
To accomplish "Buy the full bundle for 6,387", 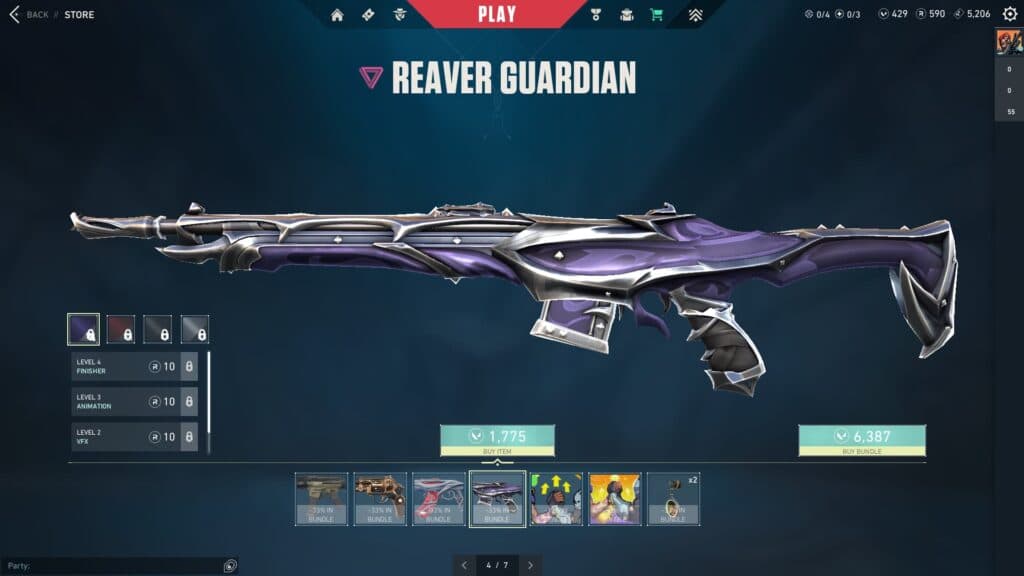I will tap(861, 440).
